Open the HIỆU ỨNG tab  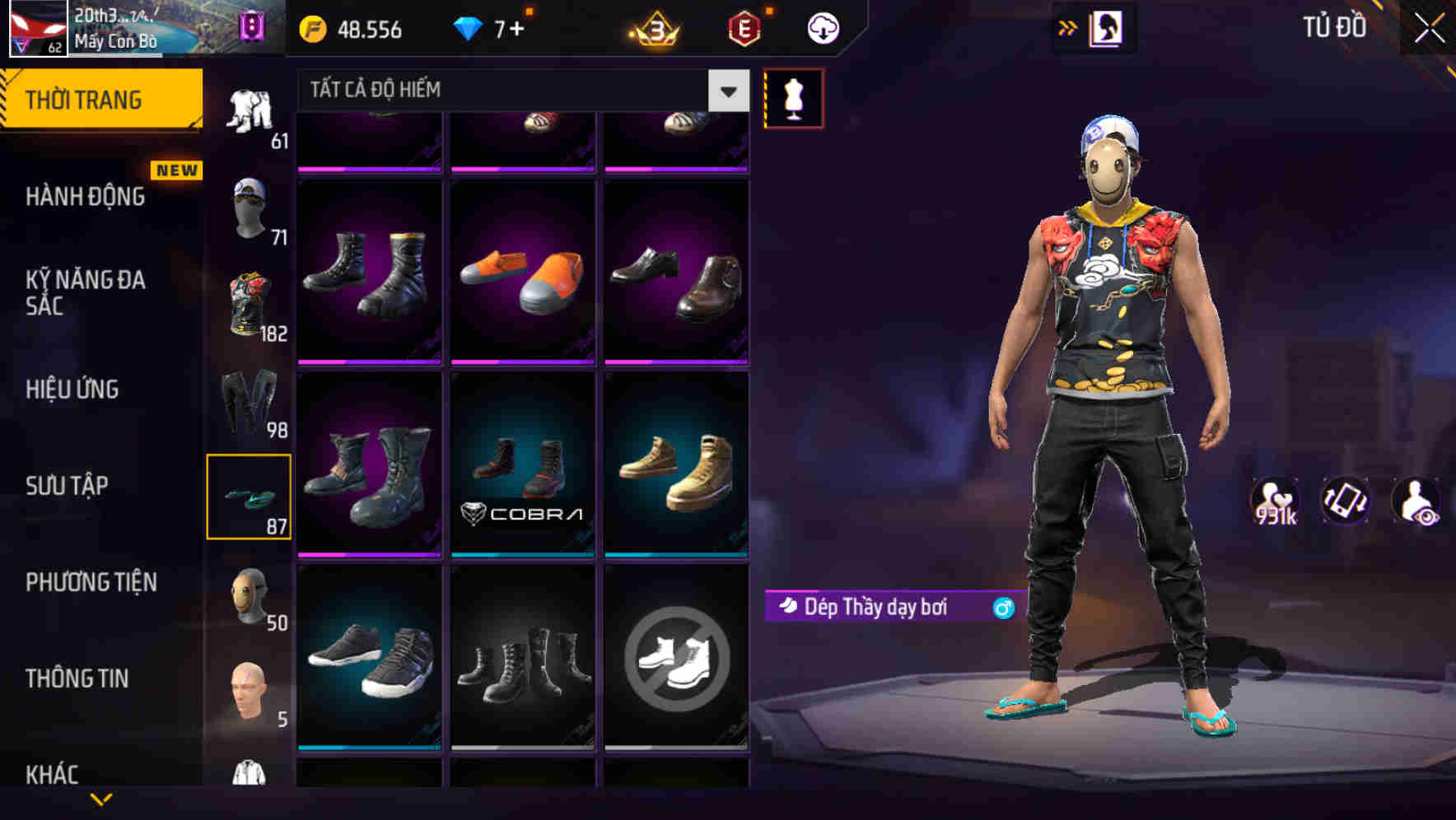[x=72, y=389]
